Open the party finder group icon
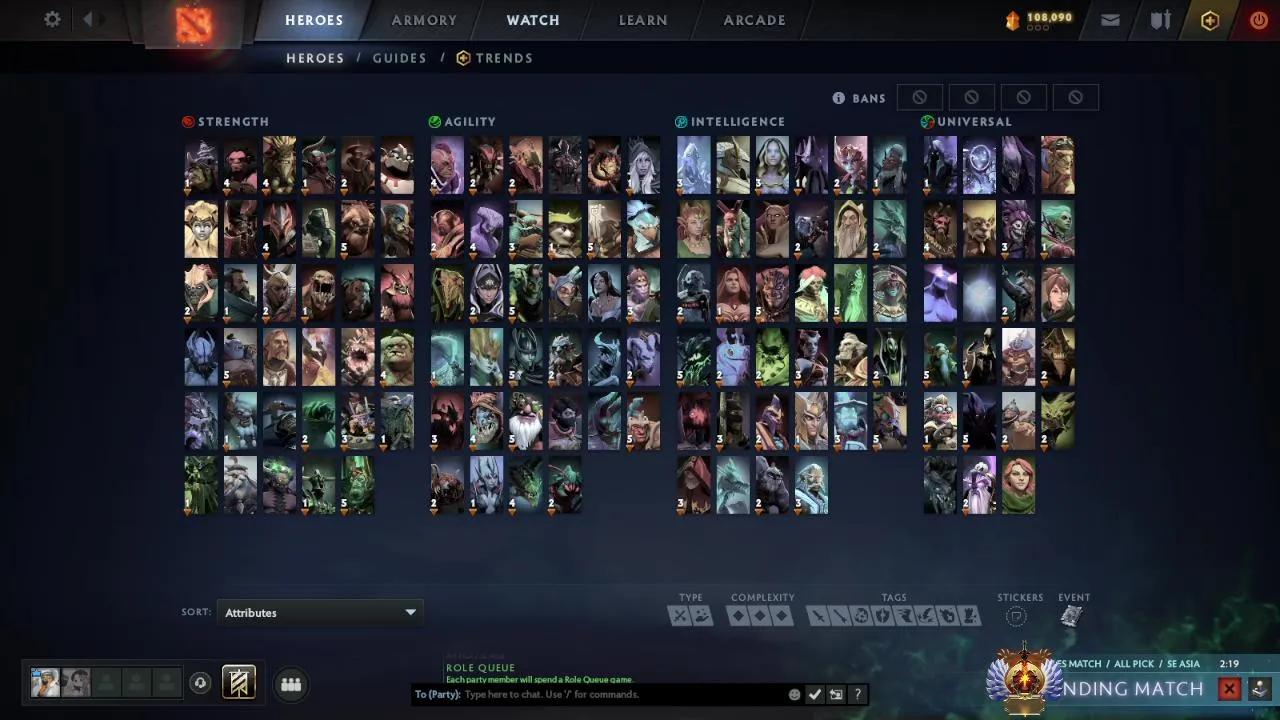The width and height of the screenshot is (1280, 720). pos(290,684)
